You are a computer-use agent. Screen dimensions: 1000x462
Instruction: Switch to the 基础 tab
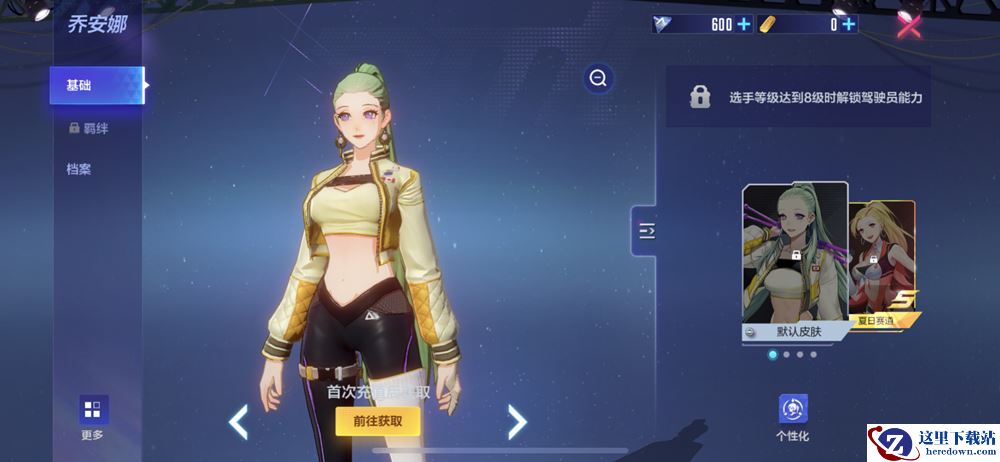point(96,86)
